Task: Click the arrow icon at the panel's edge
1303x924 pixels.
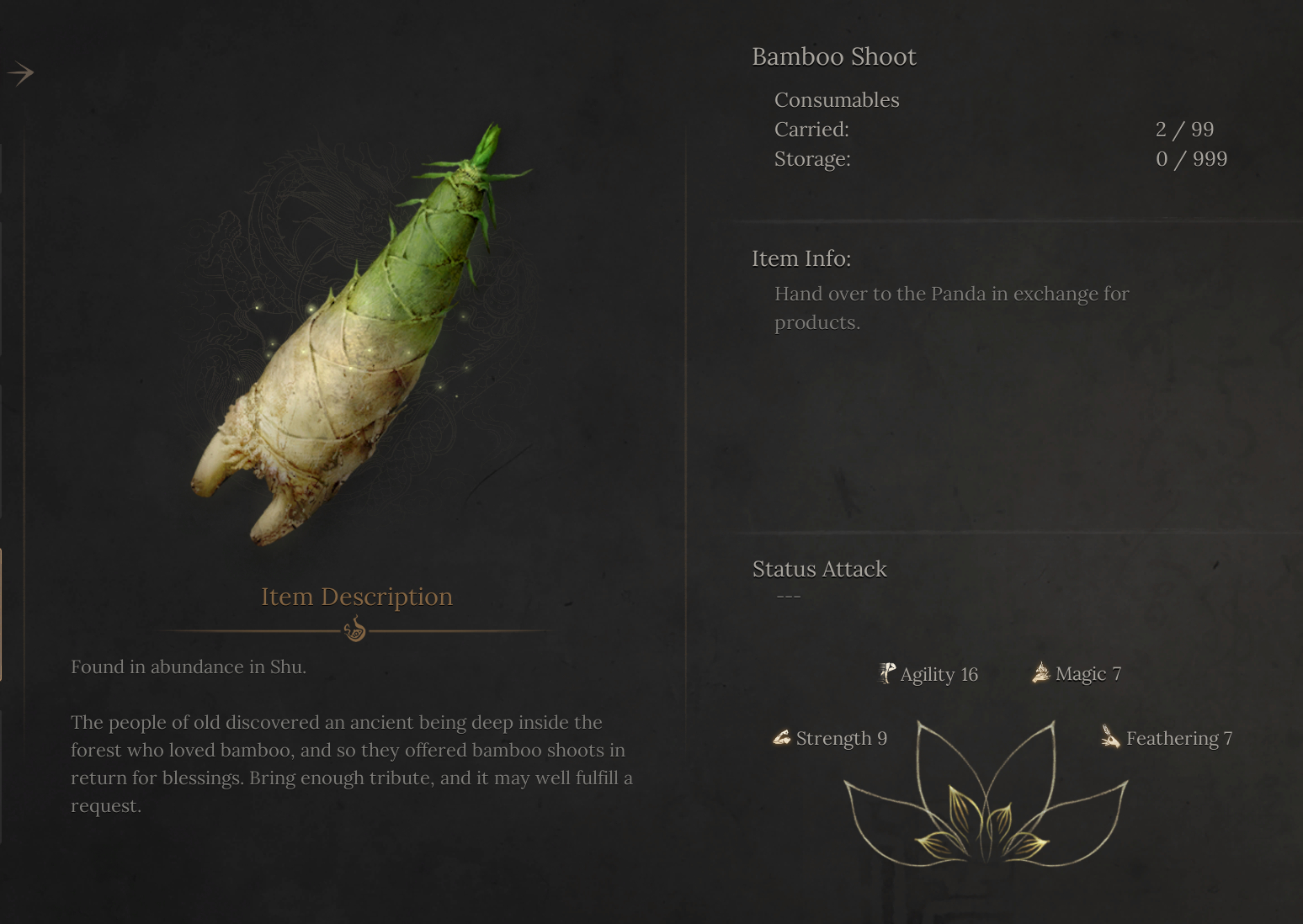Action: [20, 73]
